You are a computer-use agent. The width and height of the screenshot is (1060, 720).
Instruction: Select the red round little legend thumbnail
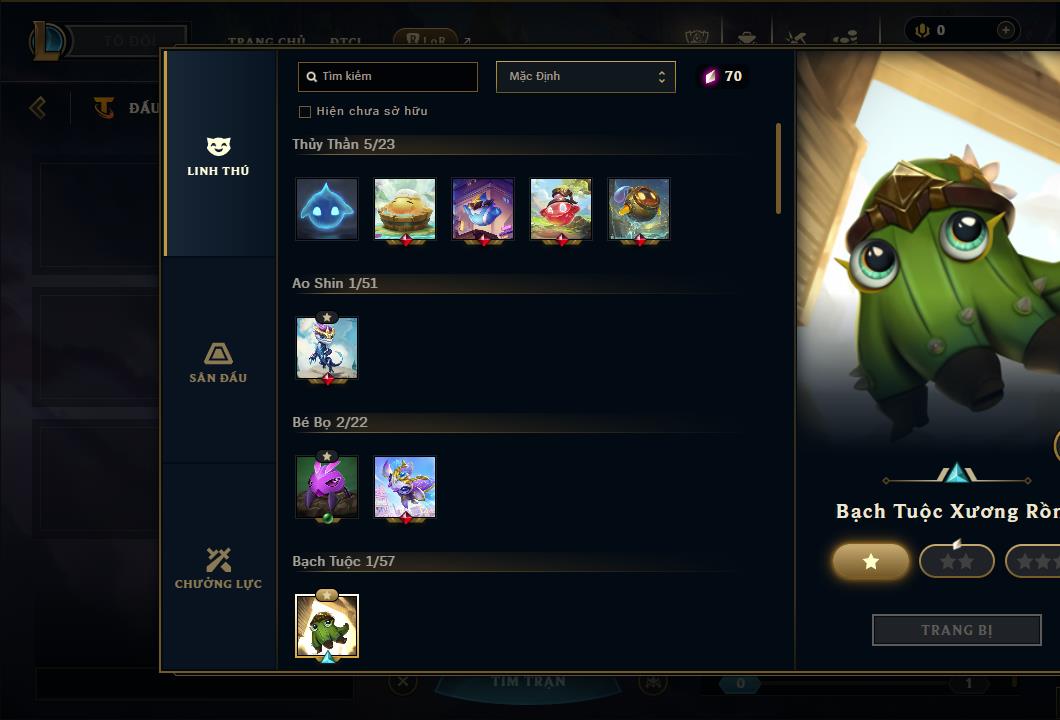tap(561, 209)
